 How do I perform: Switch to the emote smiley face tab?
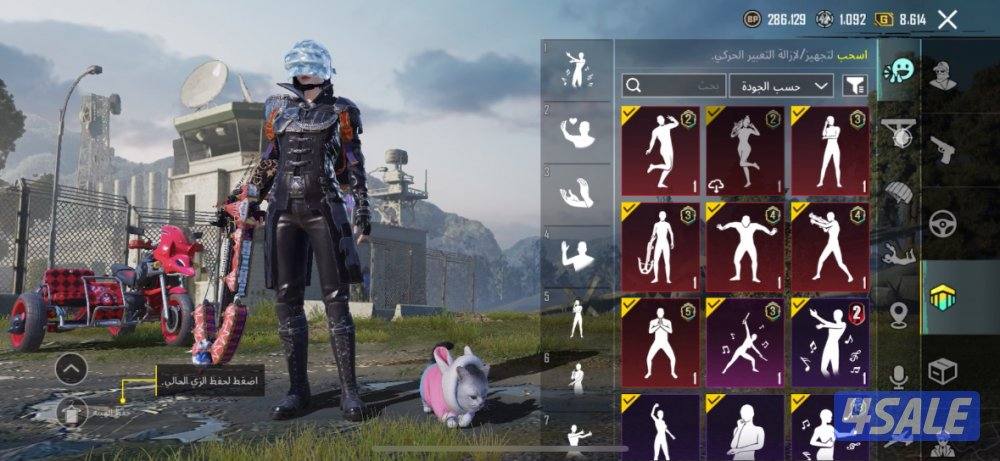click(x=900, y=71)
